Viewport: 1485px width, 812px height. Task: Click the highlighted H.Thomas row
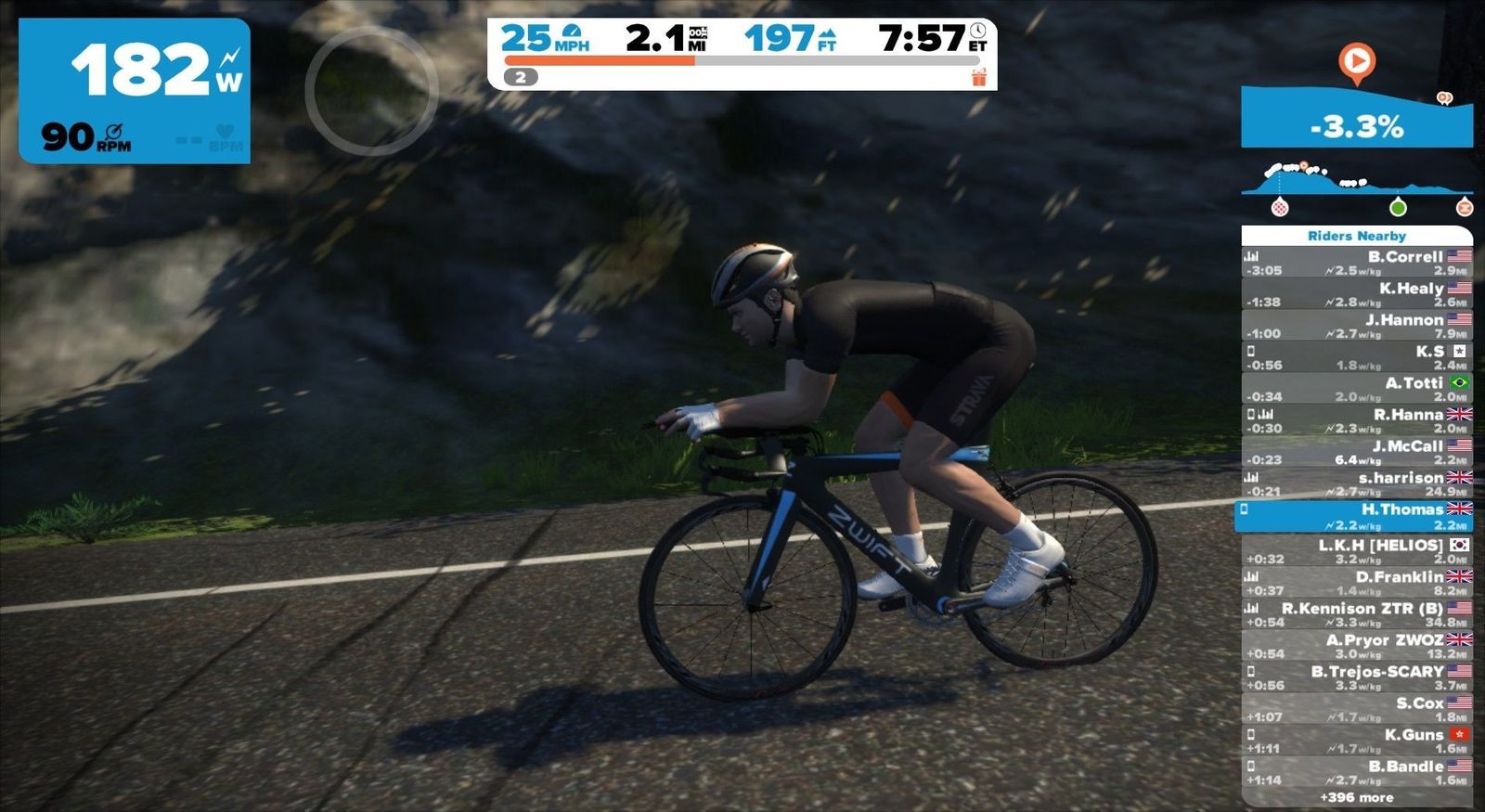pyautogui.click(x=1355, y=516)
